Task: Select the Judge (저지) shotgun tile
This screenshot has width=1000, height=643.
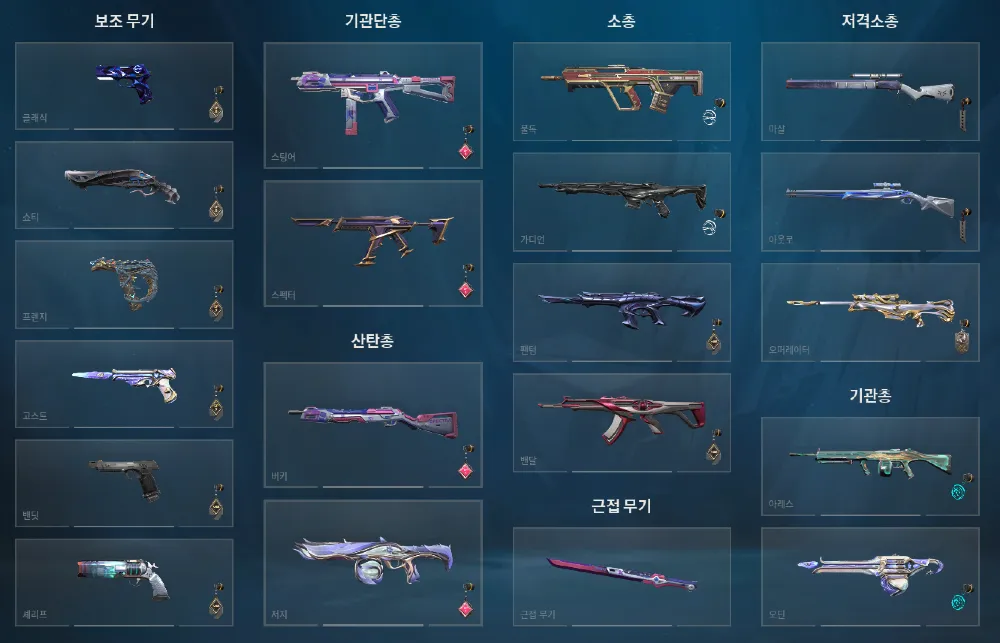Action: 373,562
